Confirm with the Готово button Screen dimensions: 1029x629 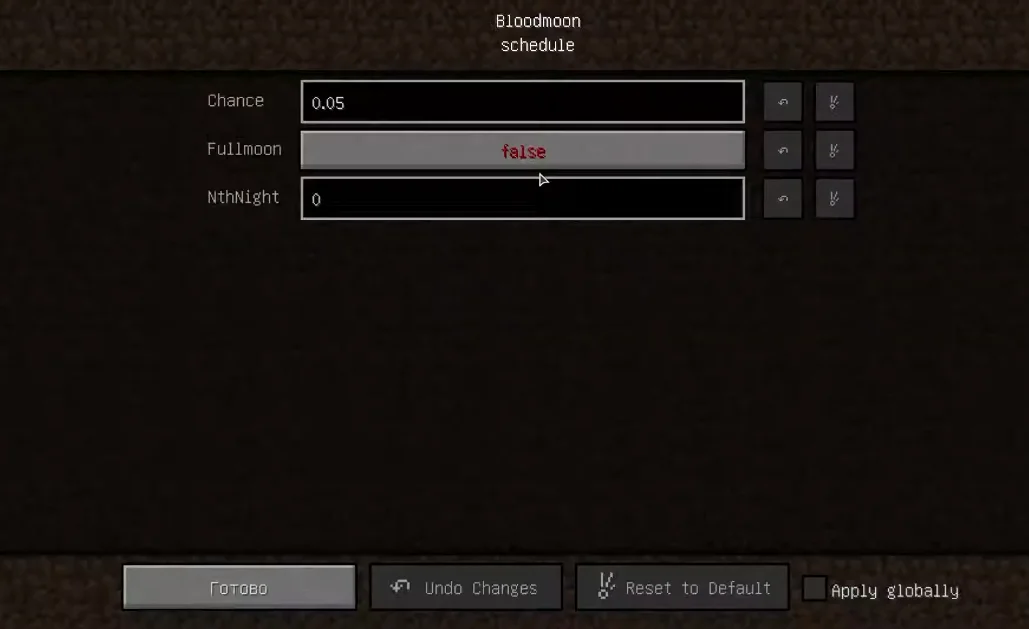click(239, 588)
